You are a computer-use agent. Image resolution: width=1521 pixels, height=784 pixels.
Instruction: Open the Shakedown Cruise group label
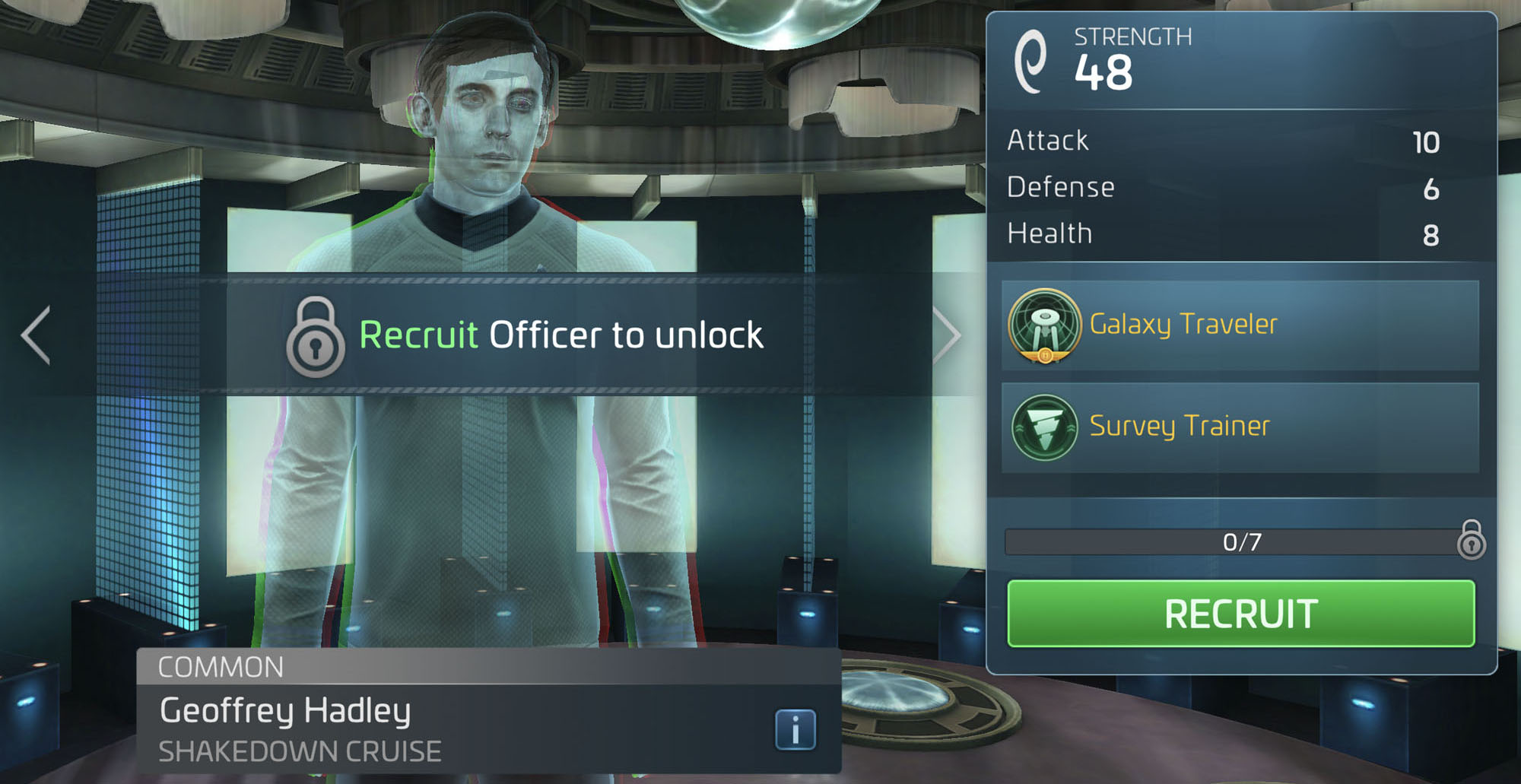tap(298, 751)
